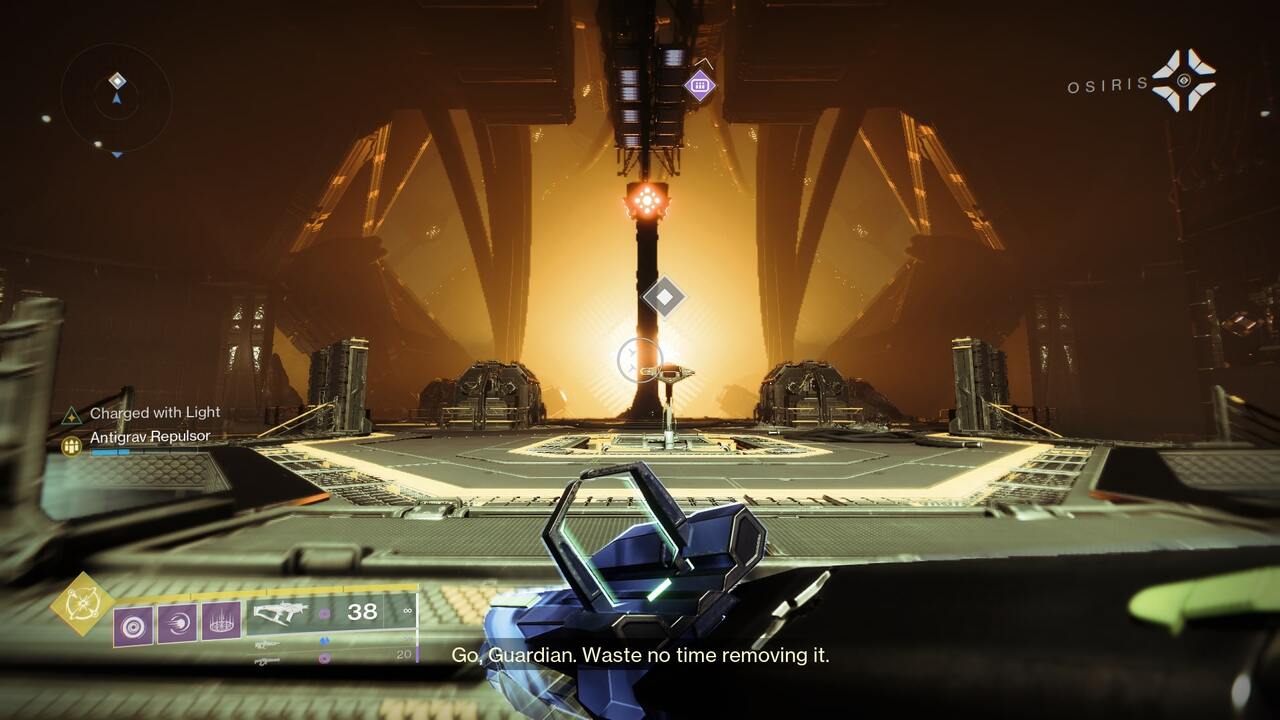Viewport: 1280px width, 720px height.
Task: Click the OSIRIS destination label
Action: click(1105, 84)
